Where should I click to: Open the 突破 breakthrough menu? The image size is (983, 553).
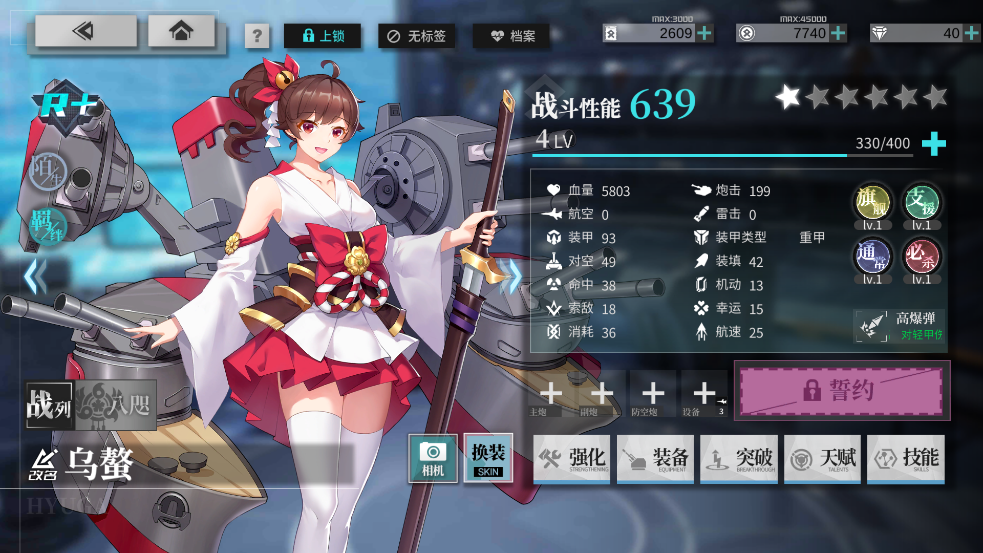[x=739, y=459]
